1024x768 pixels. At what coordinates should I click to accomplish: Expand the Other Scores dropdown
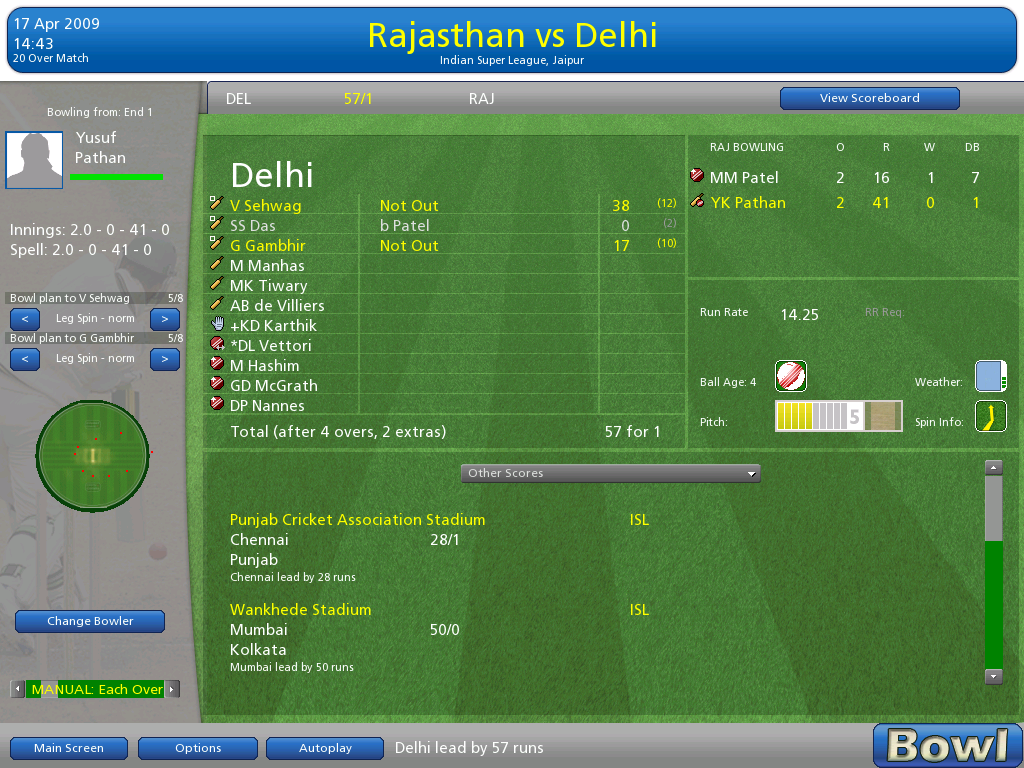(610, 473)
